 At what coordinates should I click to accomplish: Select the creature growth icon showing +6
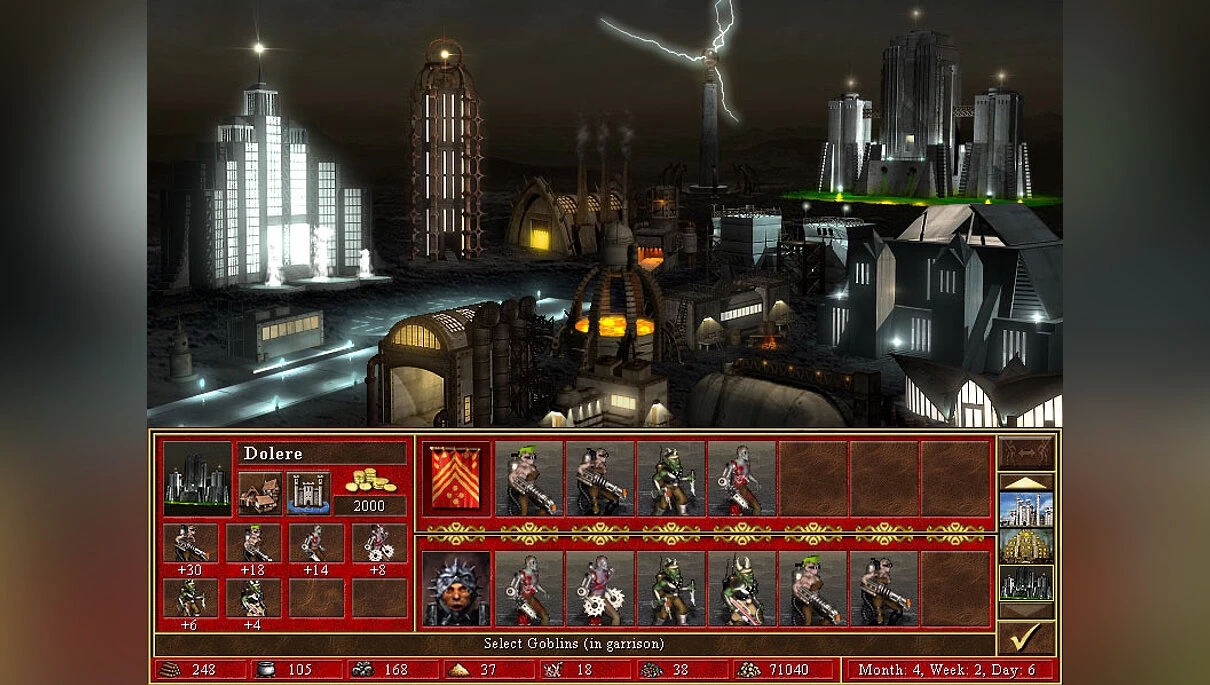[190, 598]
